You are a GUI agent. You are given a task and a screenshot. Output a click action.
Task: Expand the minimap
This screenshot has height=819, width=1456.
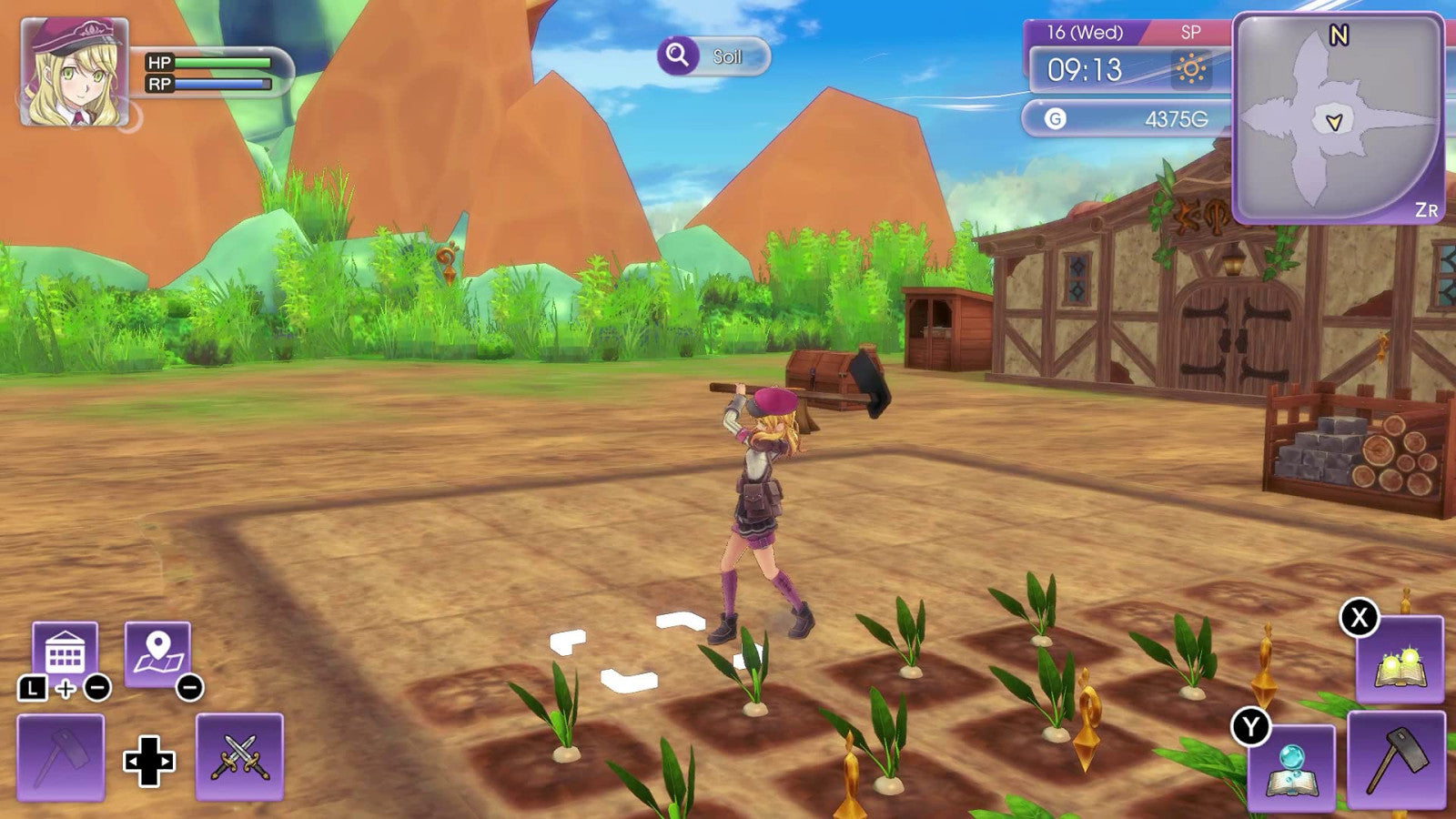click(1337, 118)
